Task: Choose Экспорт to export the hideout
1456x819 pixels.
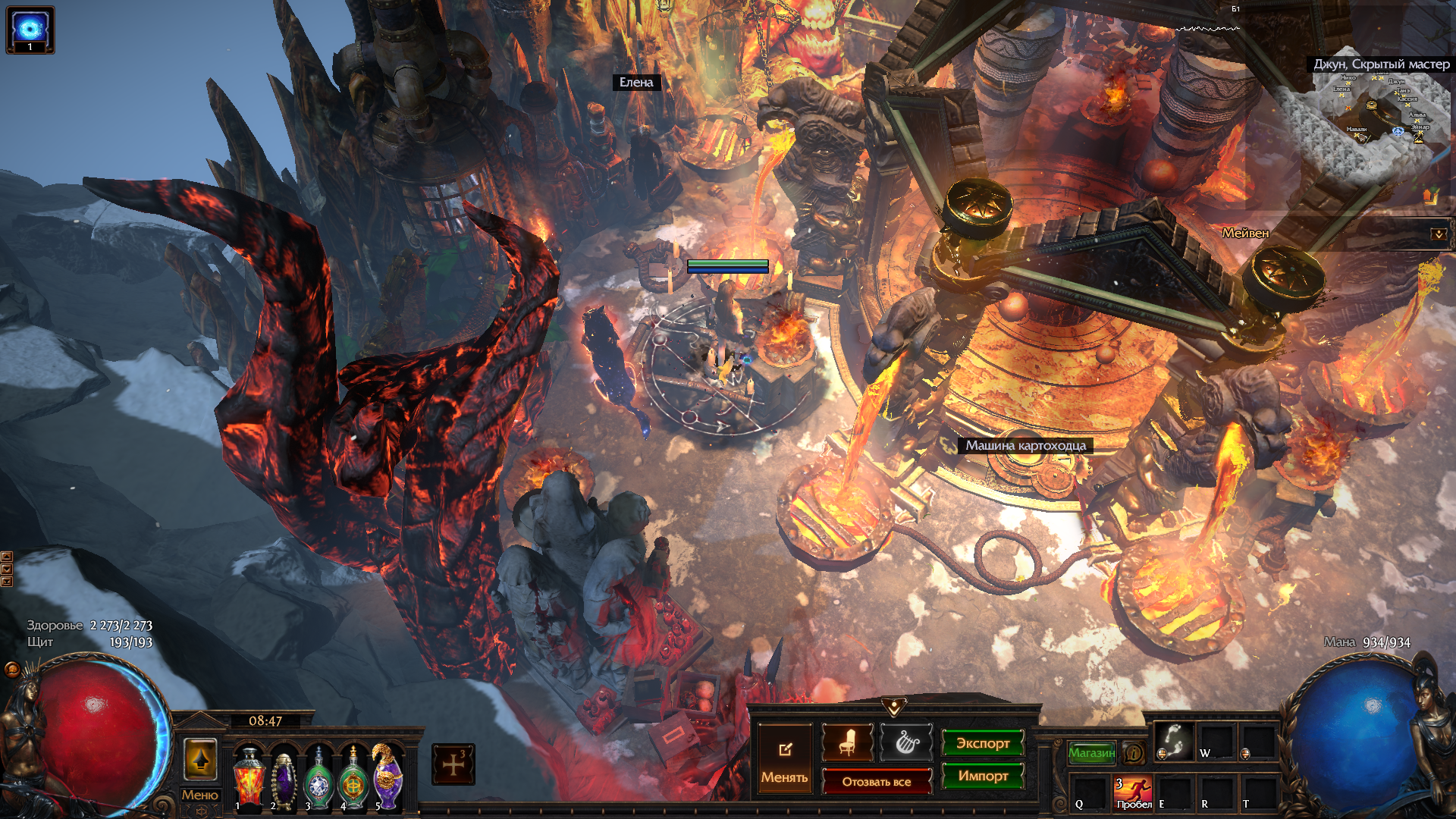Action: point(983,743)
